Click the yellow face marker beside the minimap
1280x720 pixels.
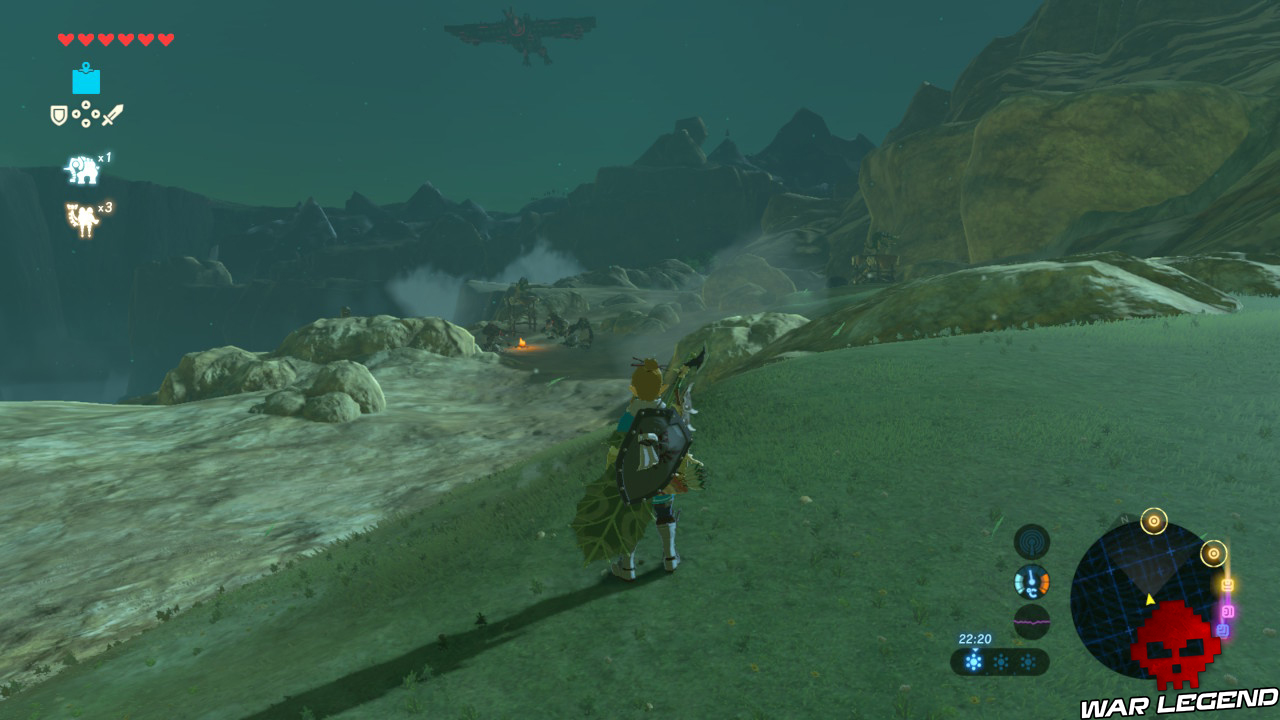(x=1227, y=584)
